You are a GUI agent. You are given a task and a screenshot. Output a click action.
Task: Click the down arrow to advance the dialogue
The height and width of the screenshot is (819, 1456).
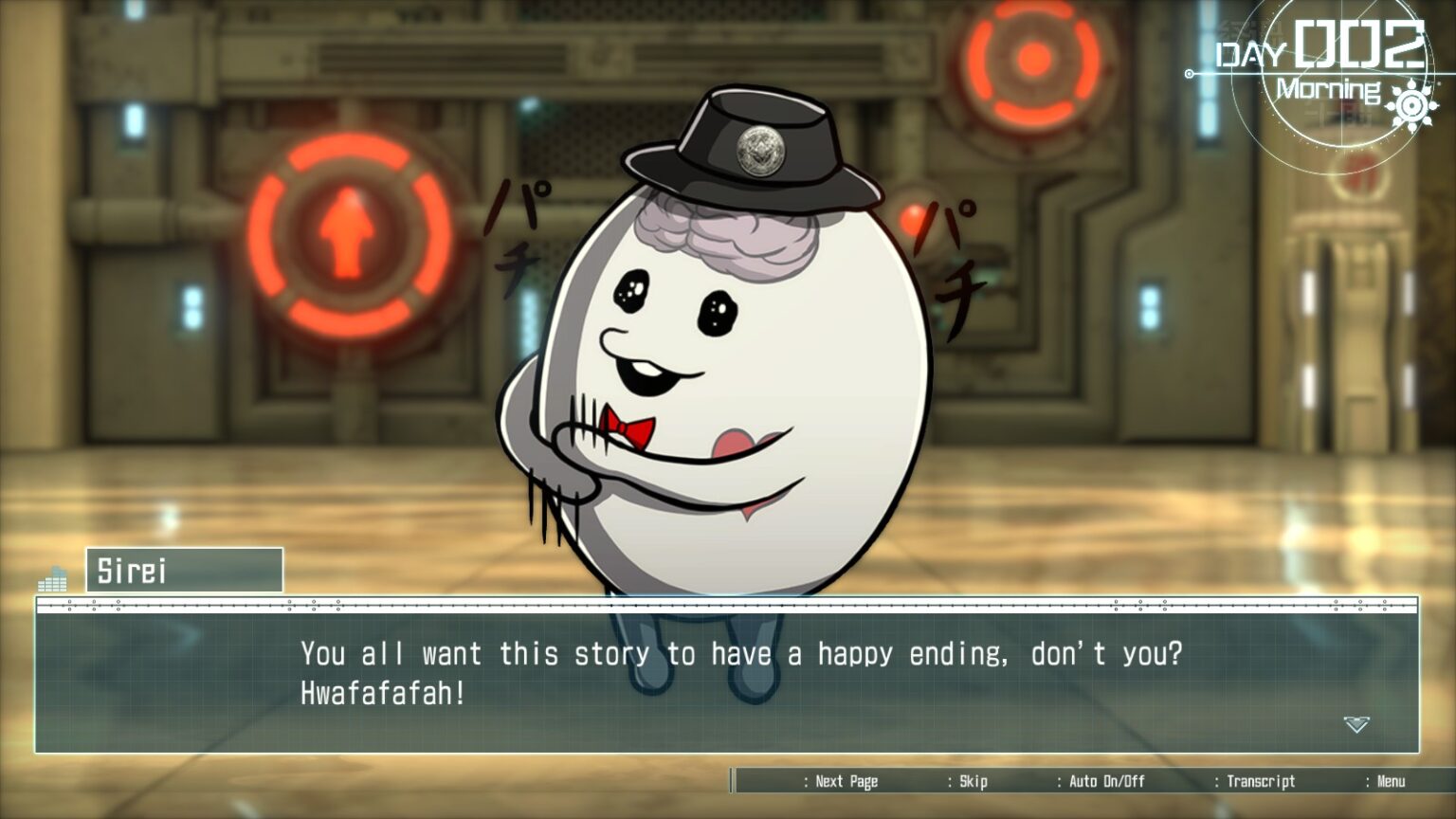pos(1359,722)
